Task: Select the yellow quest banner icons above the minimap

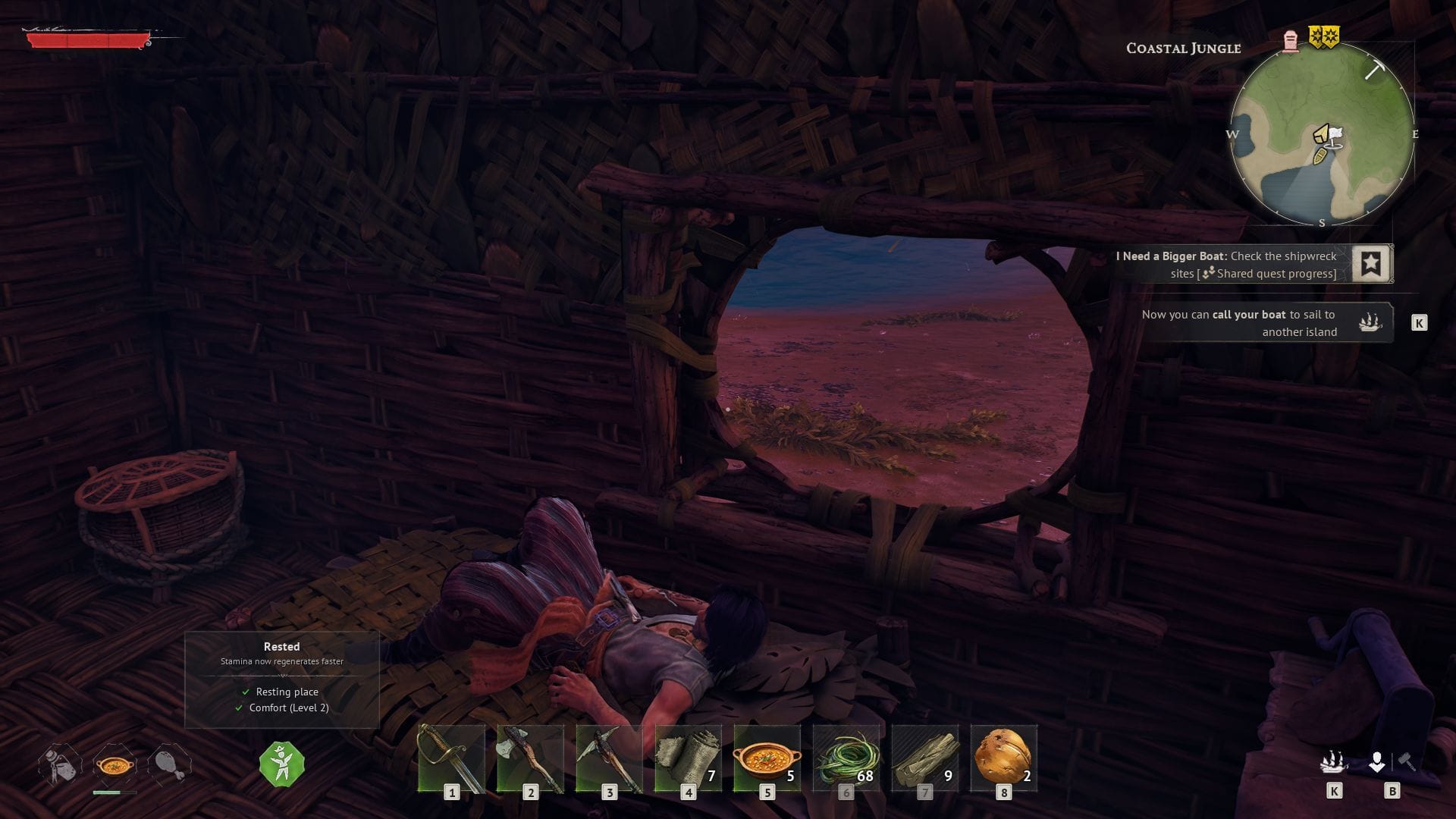Action: [1325, 35]
